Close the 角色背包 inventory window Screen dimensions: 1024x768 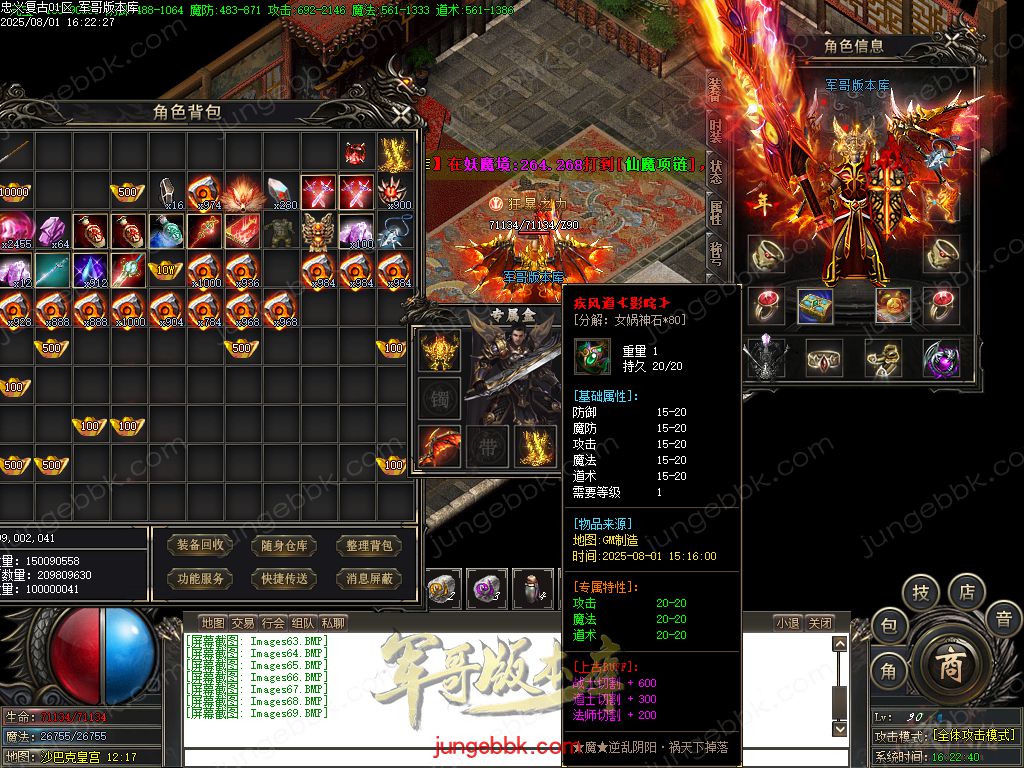[401, 114]
